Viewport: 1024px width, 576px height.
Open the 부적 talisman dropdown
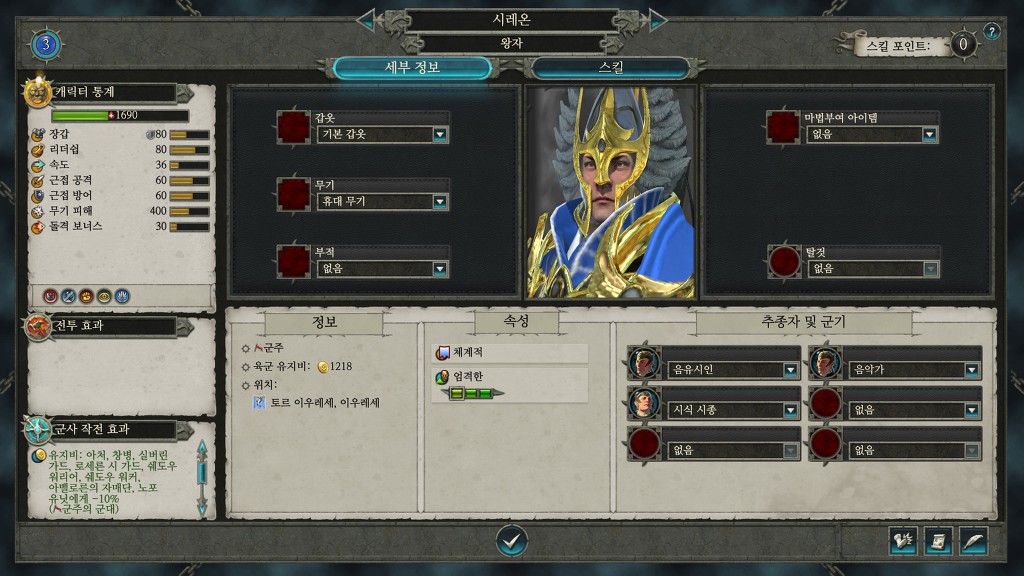(439, 269)
